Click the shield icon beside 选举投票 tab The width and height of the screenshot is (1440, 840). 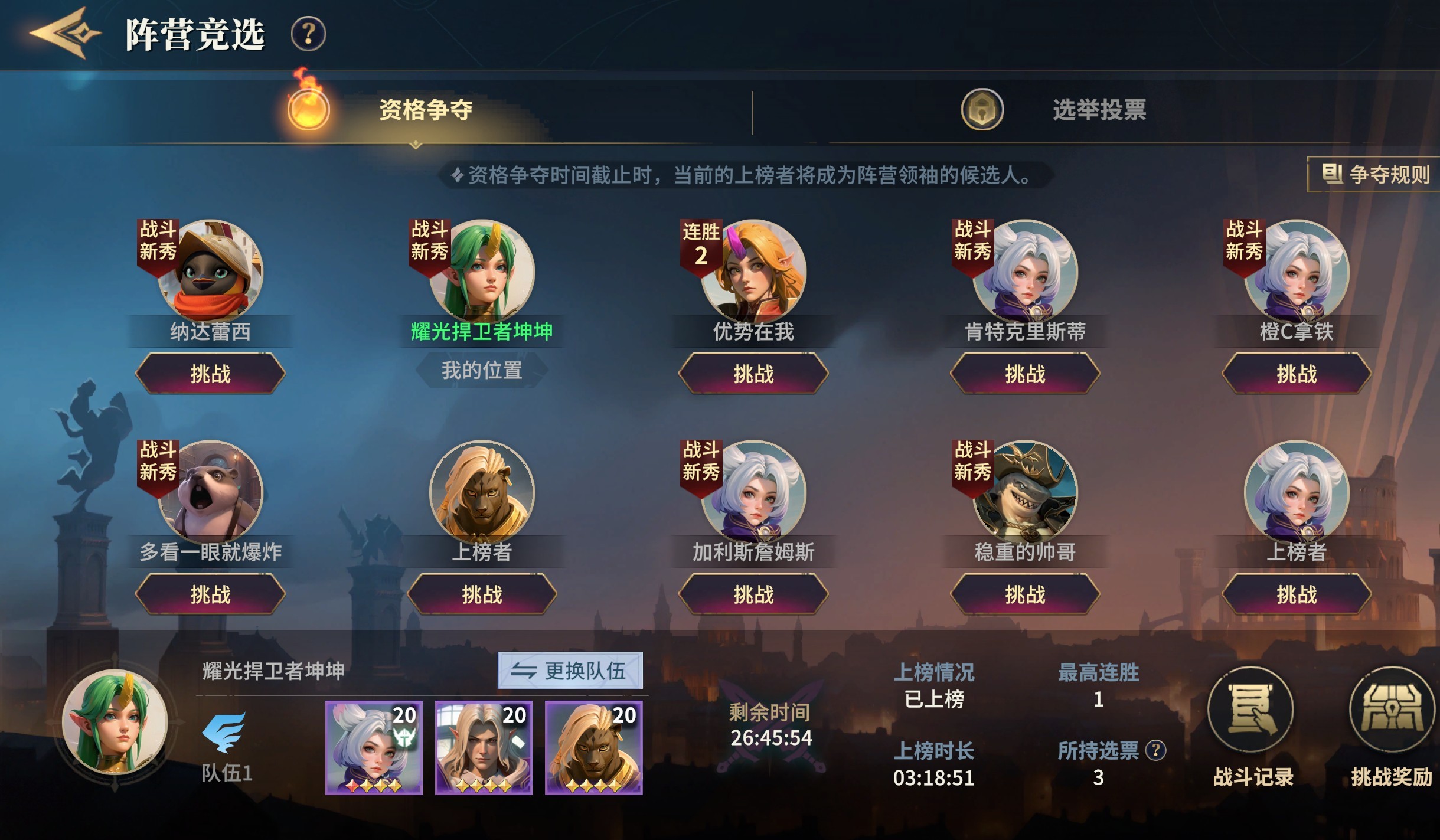coord(983,111)
